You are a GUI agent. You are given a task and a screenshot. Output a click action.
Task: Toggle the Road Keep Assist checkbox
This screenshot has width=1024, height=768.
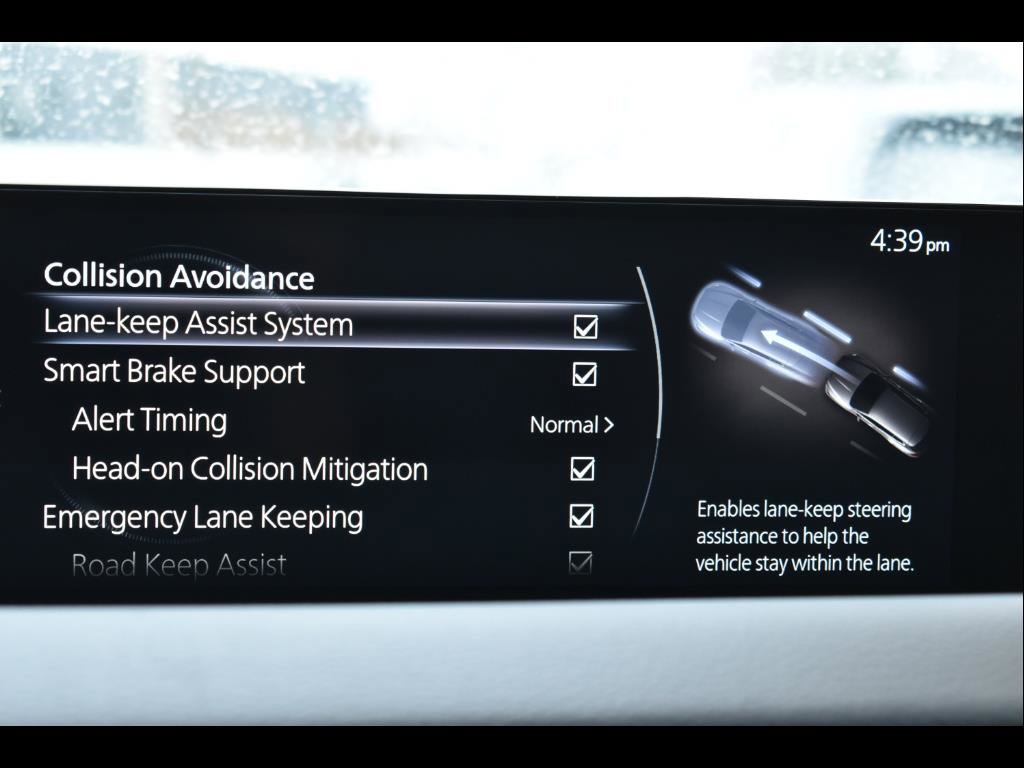pyautogui.click(x=580, y=564)
